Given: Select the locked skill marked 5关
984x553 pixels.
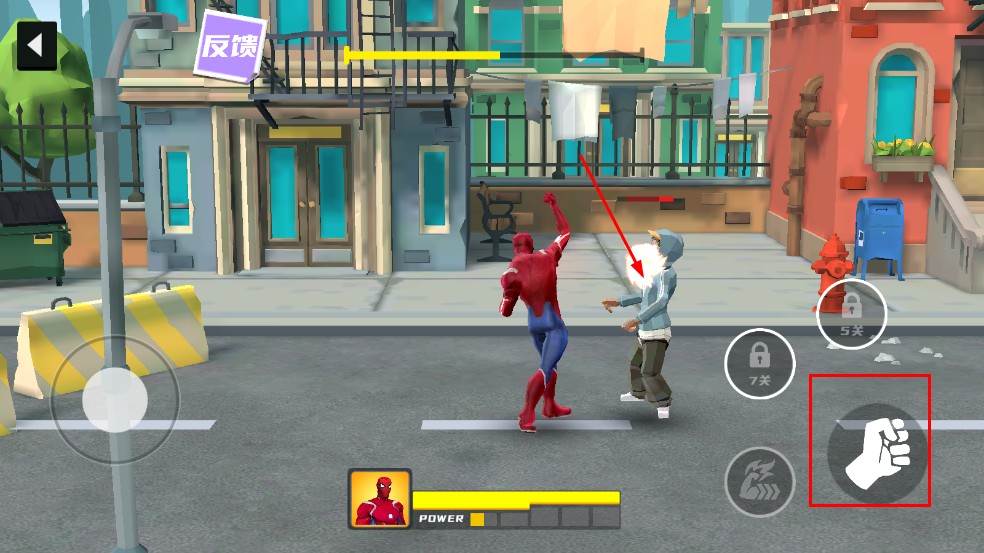Looking at the screenshot, I should pos(851,313).
